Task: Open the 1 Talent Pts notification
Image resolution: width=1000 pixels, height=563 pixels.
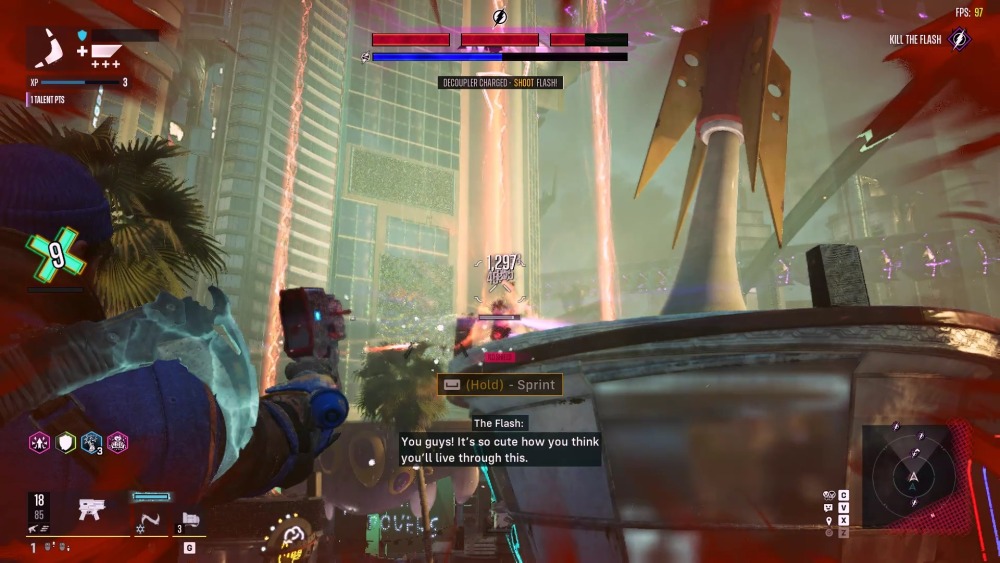Action: pyautogui.click(x=46, y=100)
